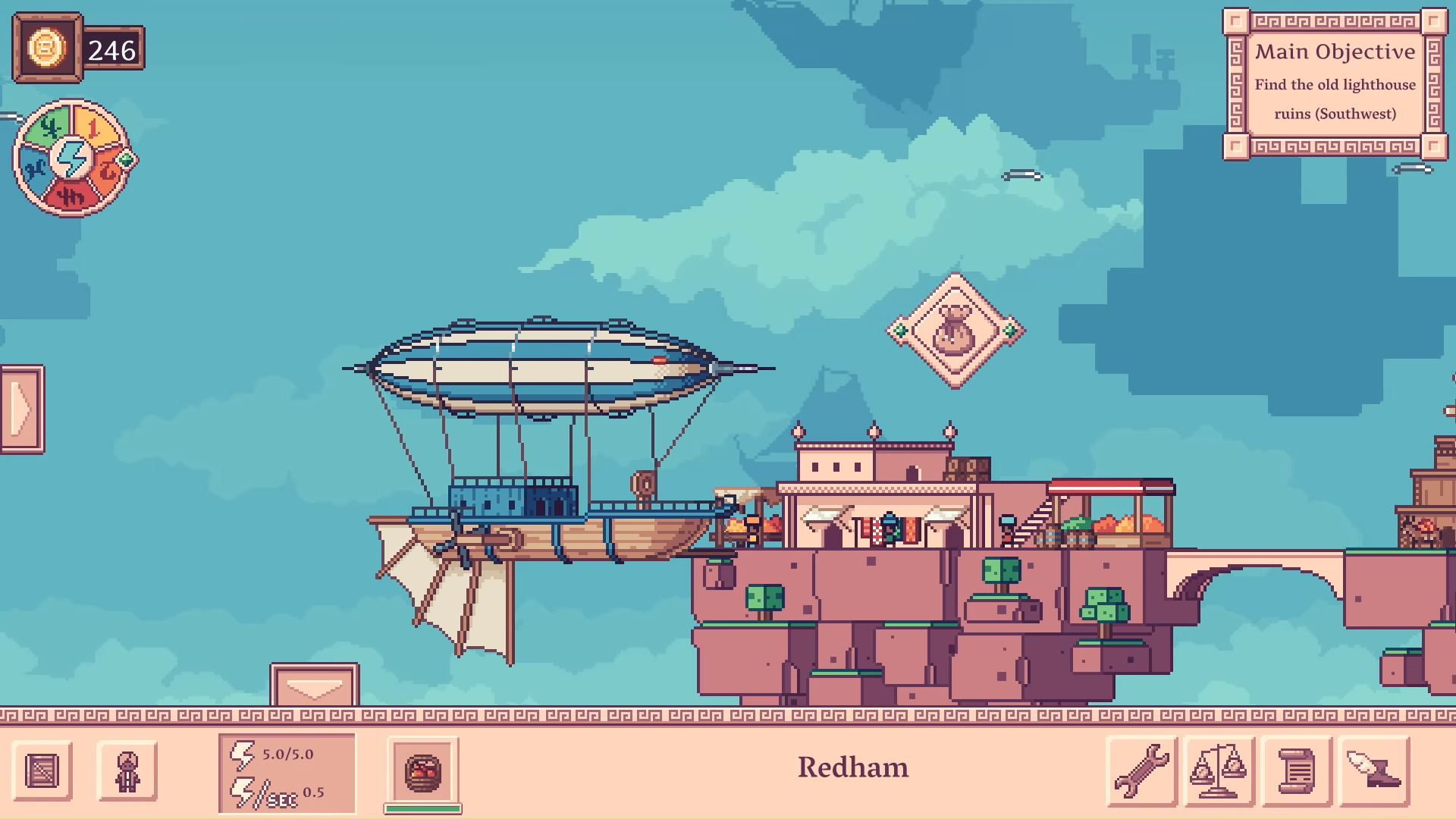Expand the left side arrow panel
The image size is (1456, 819).
pyautogui.click(x=22, y=409)
